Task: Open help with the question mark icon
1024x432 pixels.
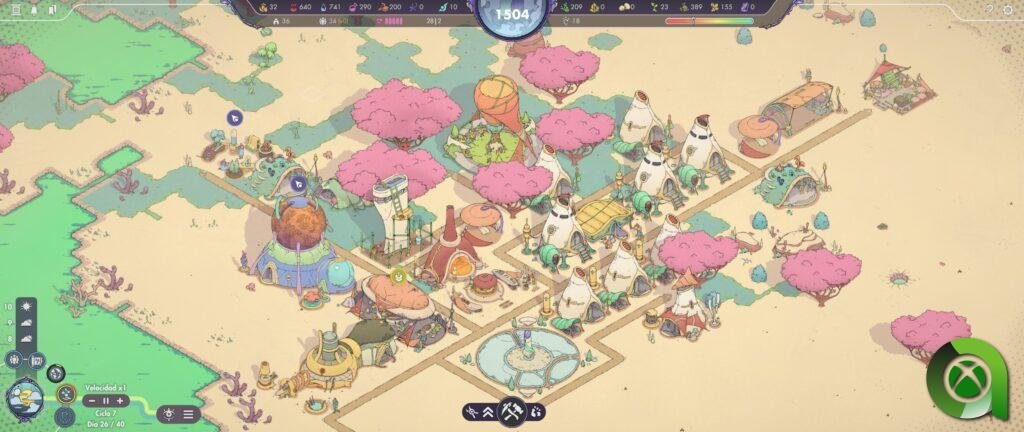Action: (x=989, y=8)
